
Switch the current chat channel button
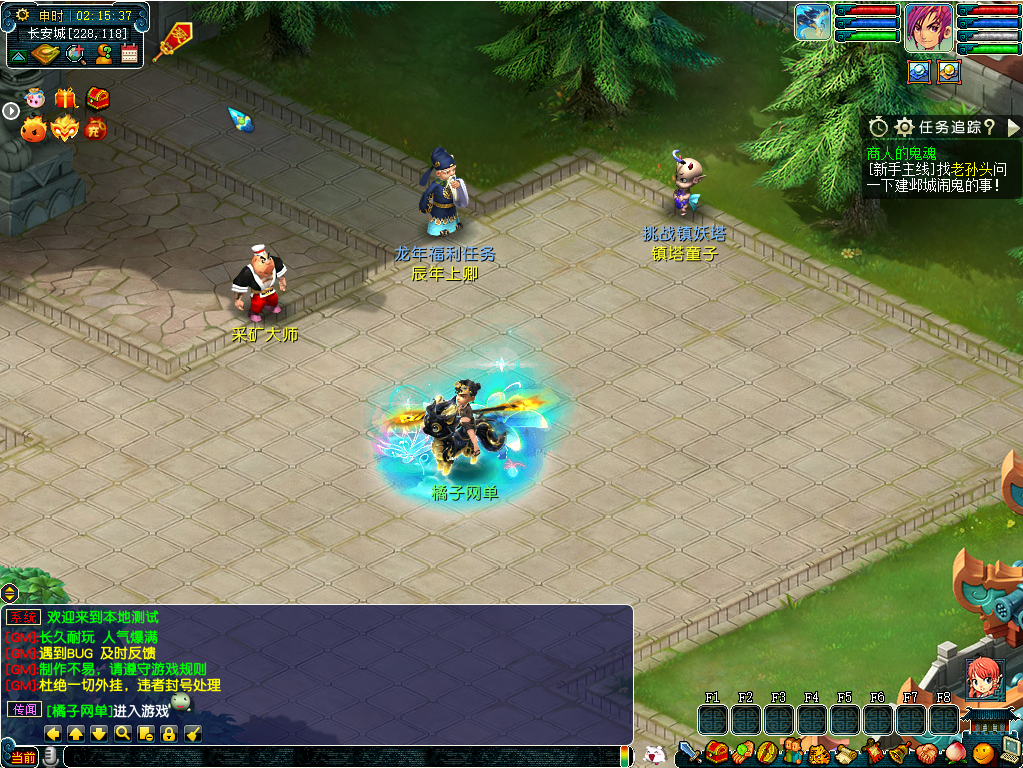pyautogui.click(x=23, y=757)
